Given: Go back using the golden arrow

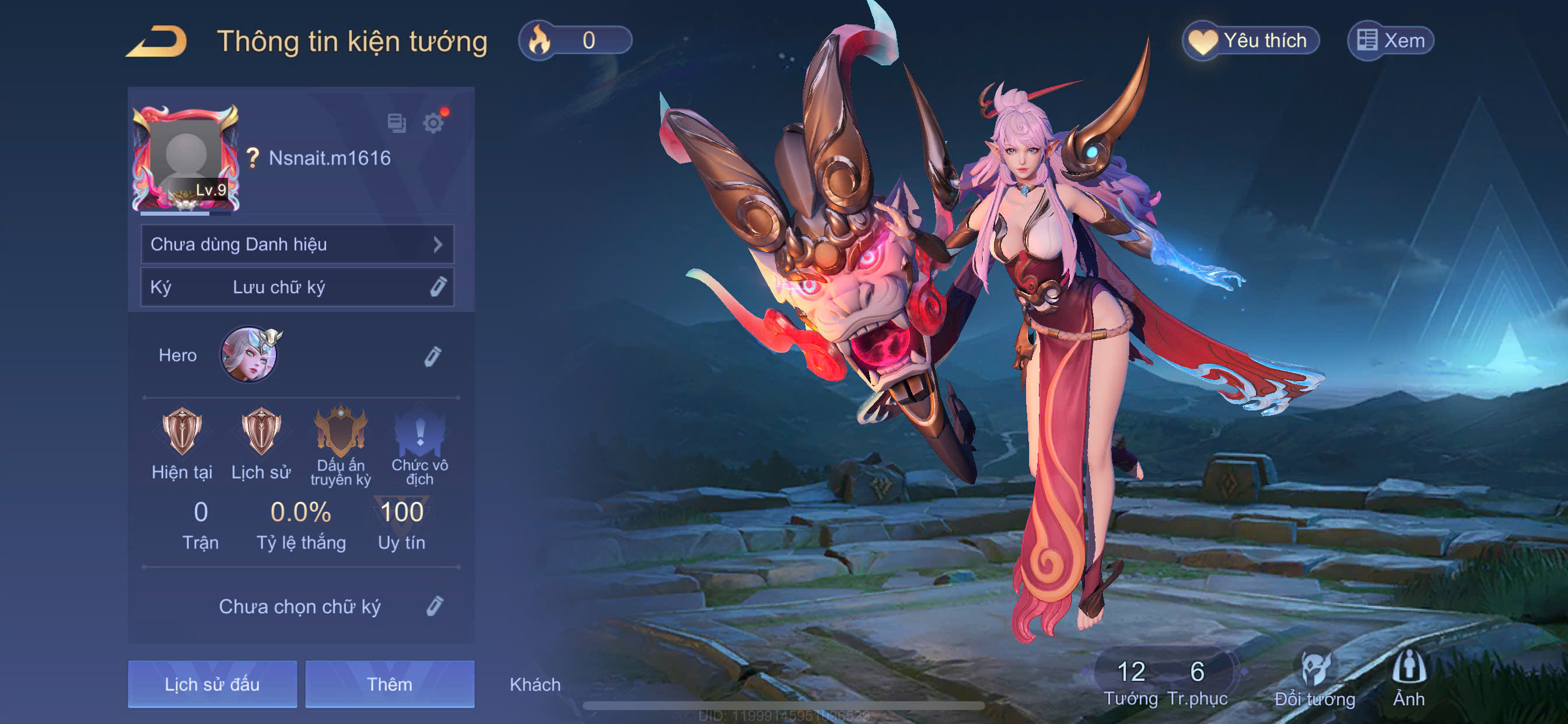Looking at the screenshot, I should coord(157,41).
